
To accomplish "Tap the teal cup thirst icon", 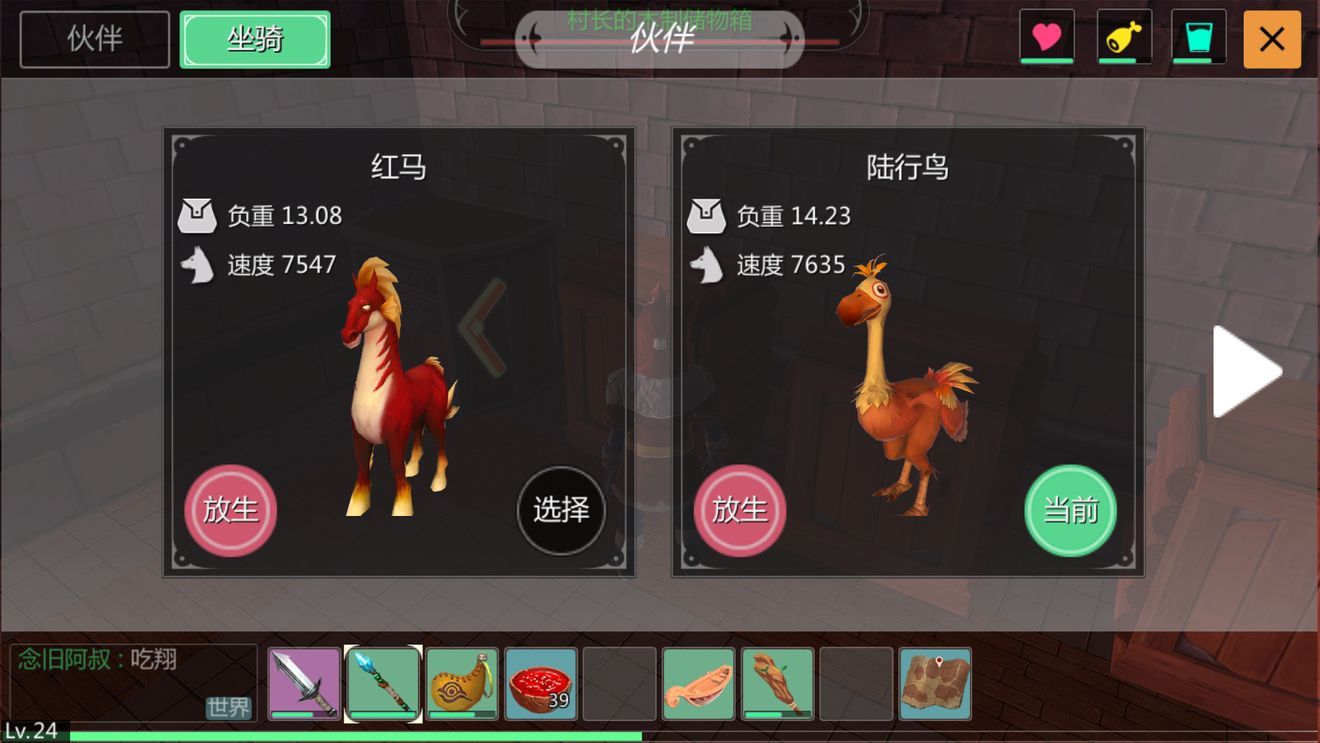I will coord(1198,38).
